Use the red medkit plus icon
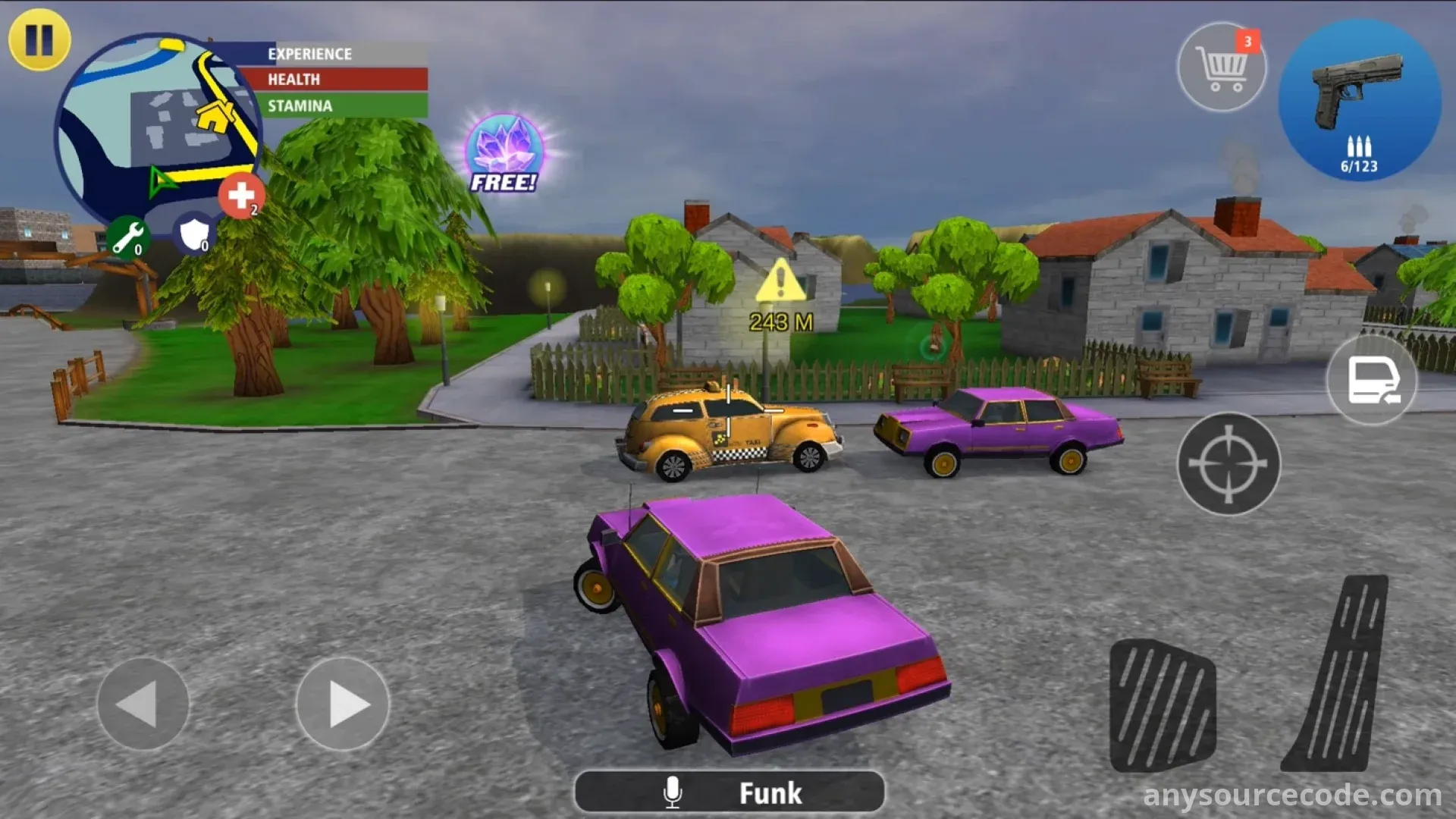The width and height of the screenshot is (1456, 819). [241, 196]
